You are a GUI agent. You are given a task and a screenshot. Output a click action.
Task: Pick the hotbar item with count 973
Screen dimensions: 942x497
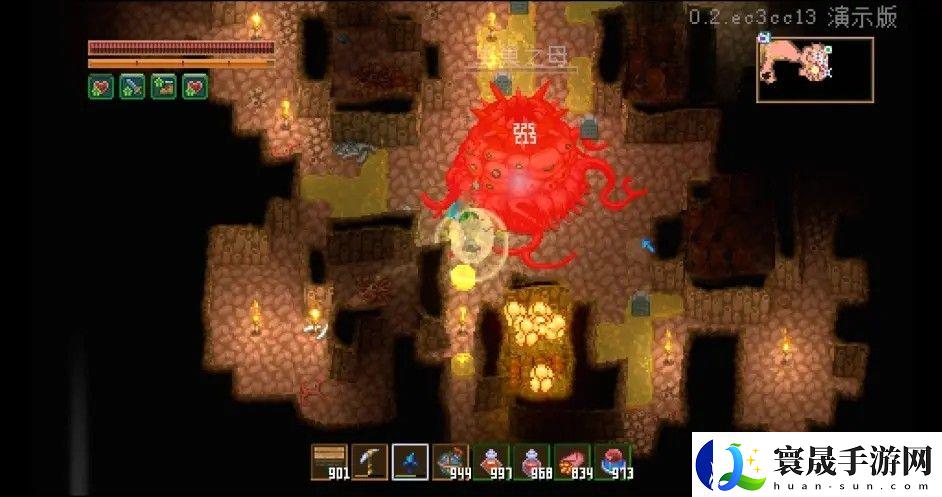(x=613, y=461)
